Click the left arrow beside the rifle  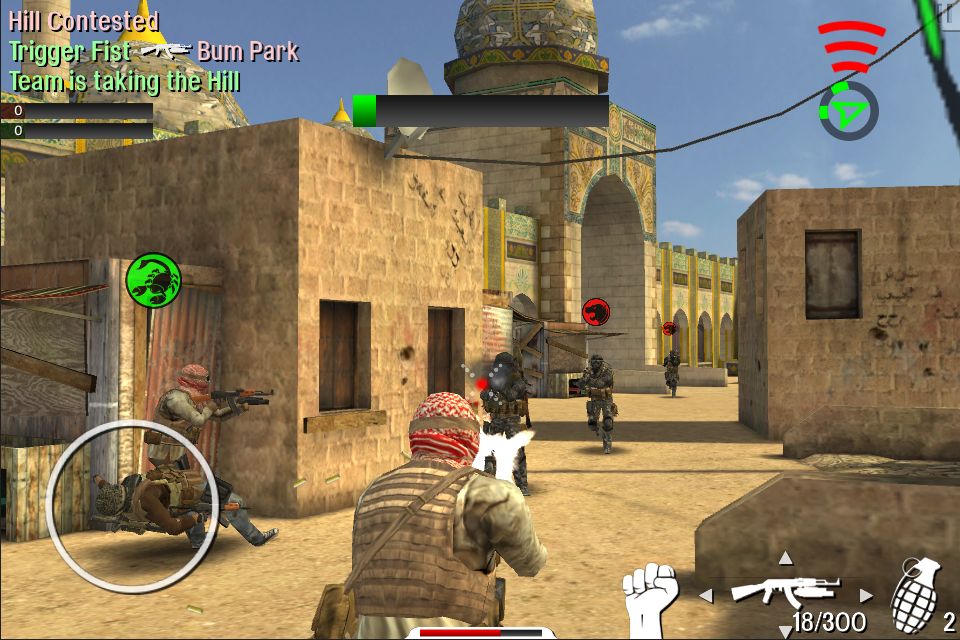(705, 596)
